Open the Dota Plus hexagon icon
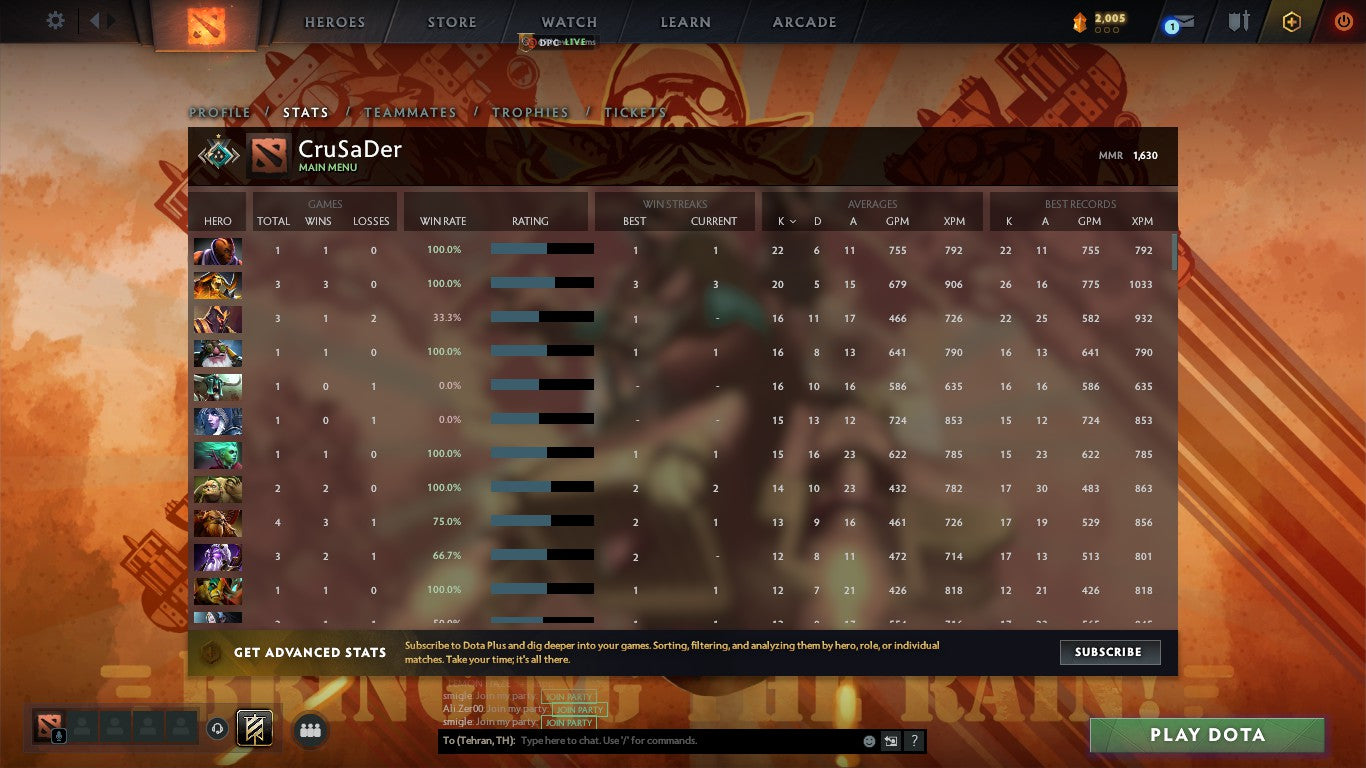Image resolution: width=1366 pixels, height=768 pixels. tap(1291, 21)
